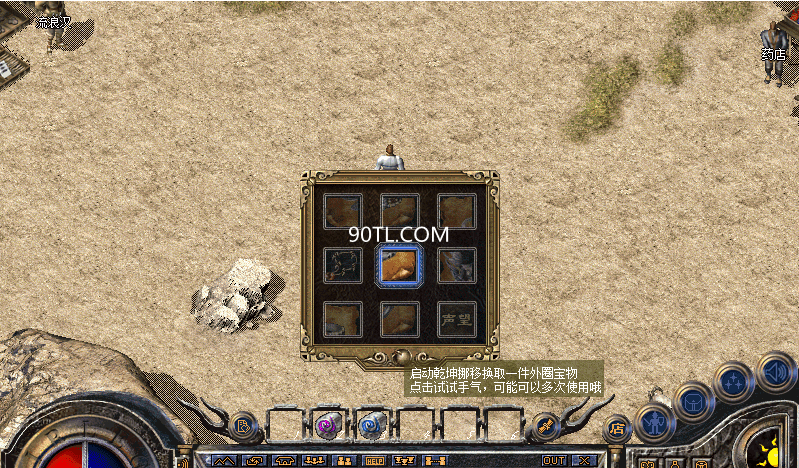Pick the 声望 reputation tile
Screen dimensions: 799x468
click(456, 319)
